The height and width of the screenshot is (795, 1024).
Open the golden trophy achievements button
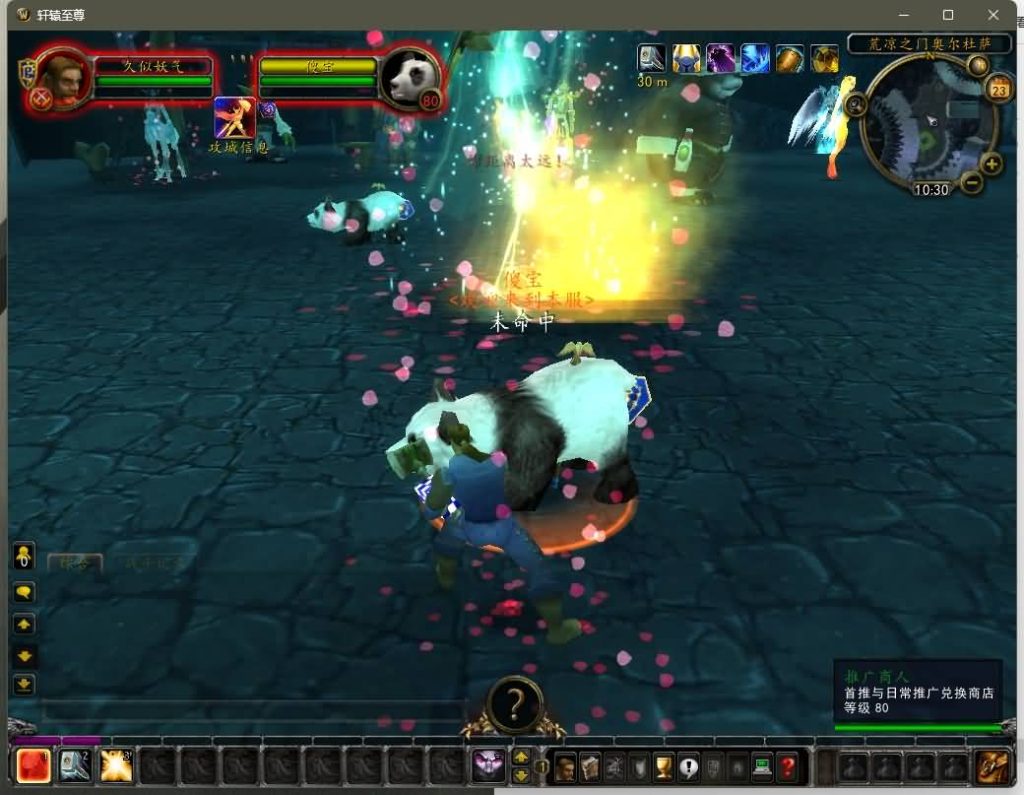tap(663, 767)
